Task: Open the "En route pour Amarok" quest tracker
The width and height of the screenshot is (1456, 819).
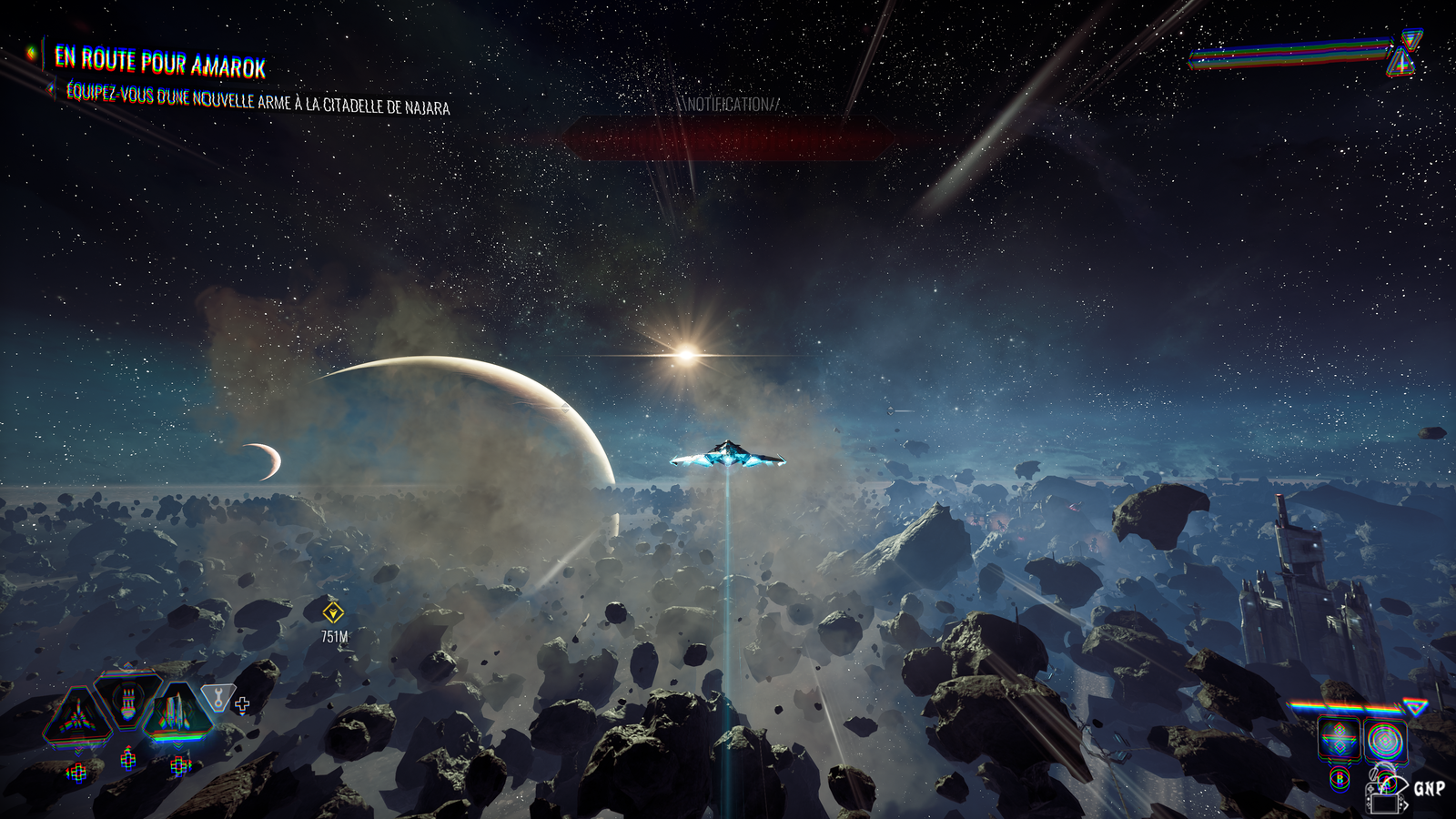Action: [160, 62]
